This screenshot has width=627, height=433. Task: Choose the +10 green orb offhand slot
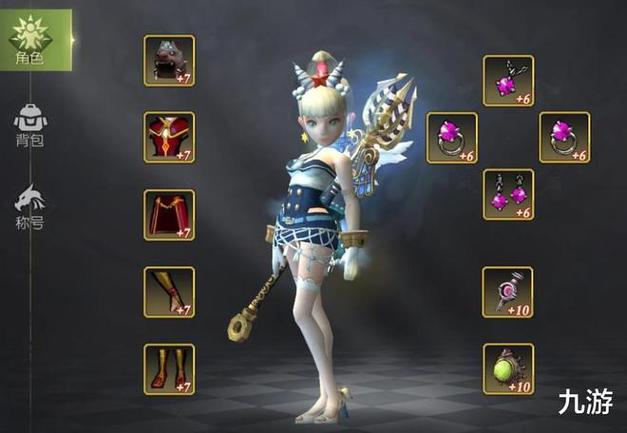[x=508, y=368]
